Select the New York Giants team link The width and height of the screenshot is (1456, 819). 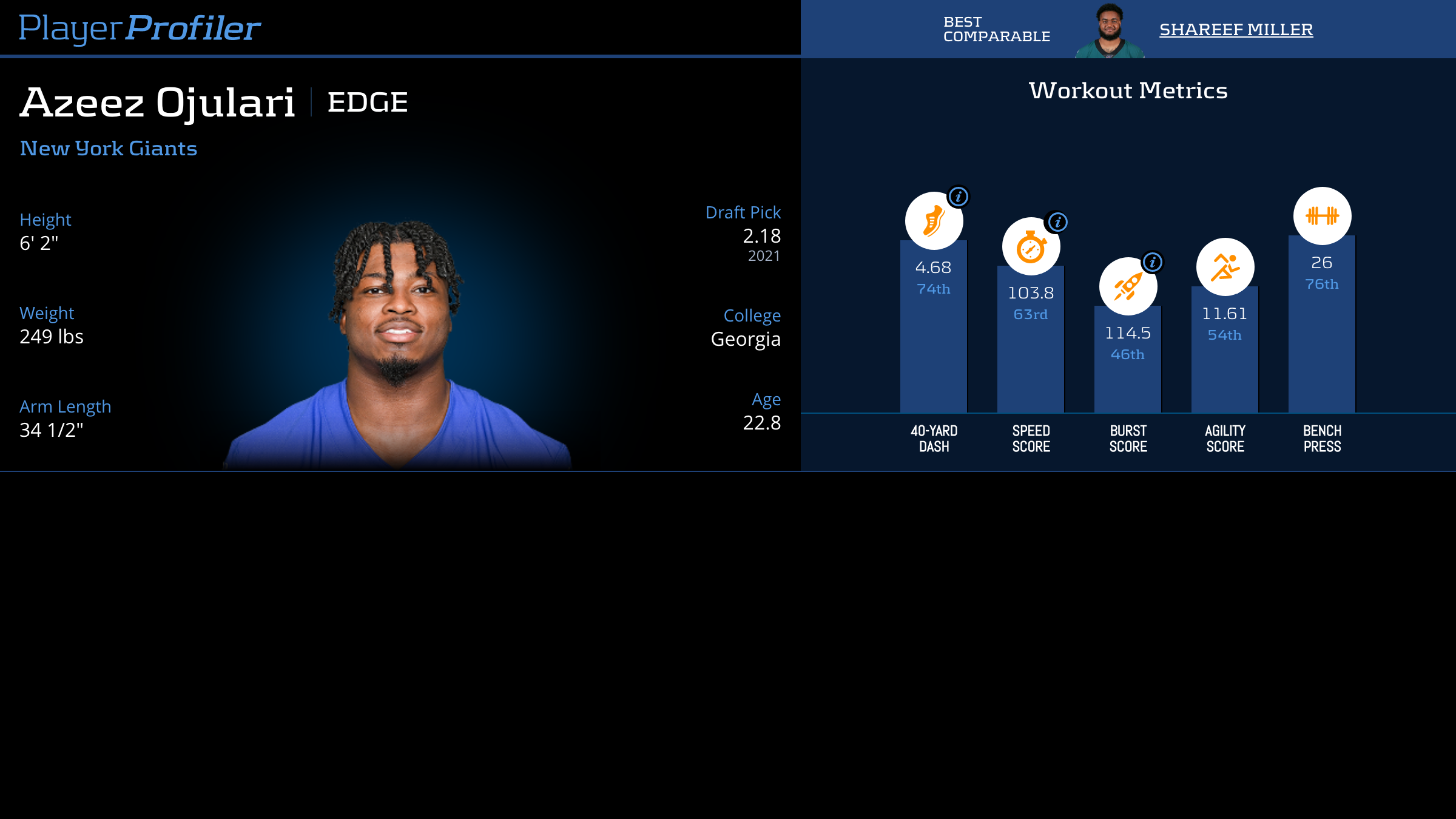pos(109,149)
